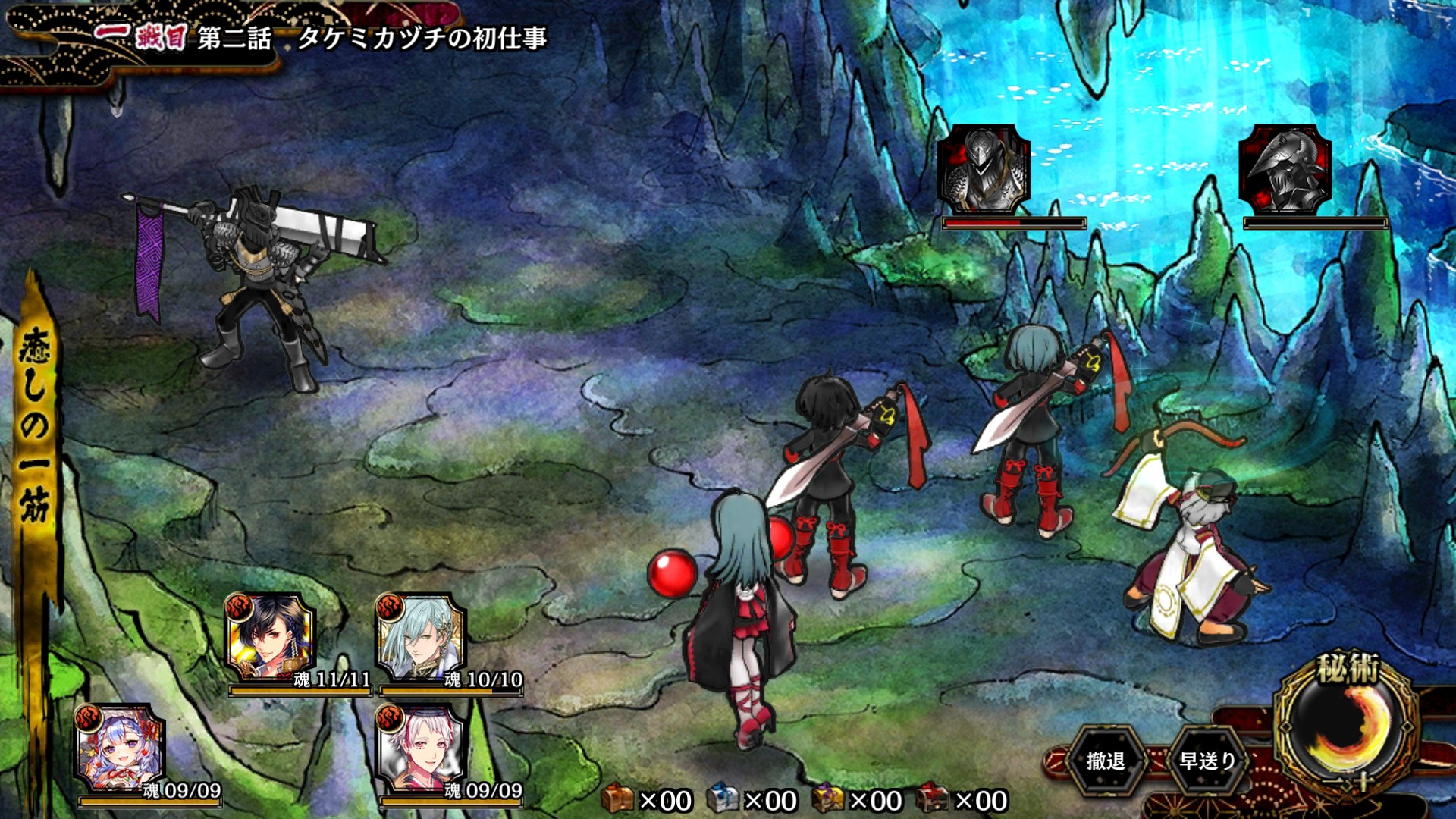
Task: Select the dark-haired ally portrait with 11/11 soul
Action: coord(271,639)
